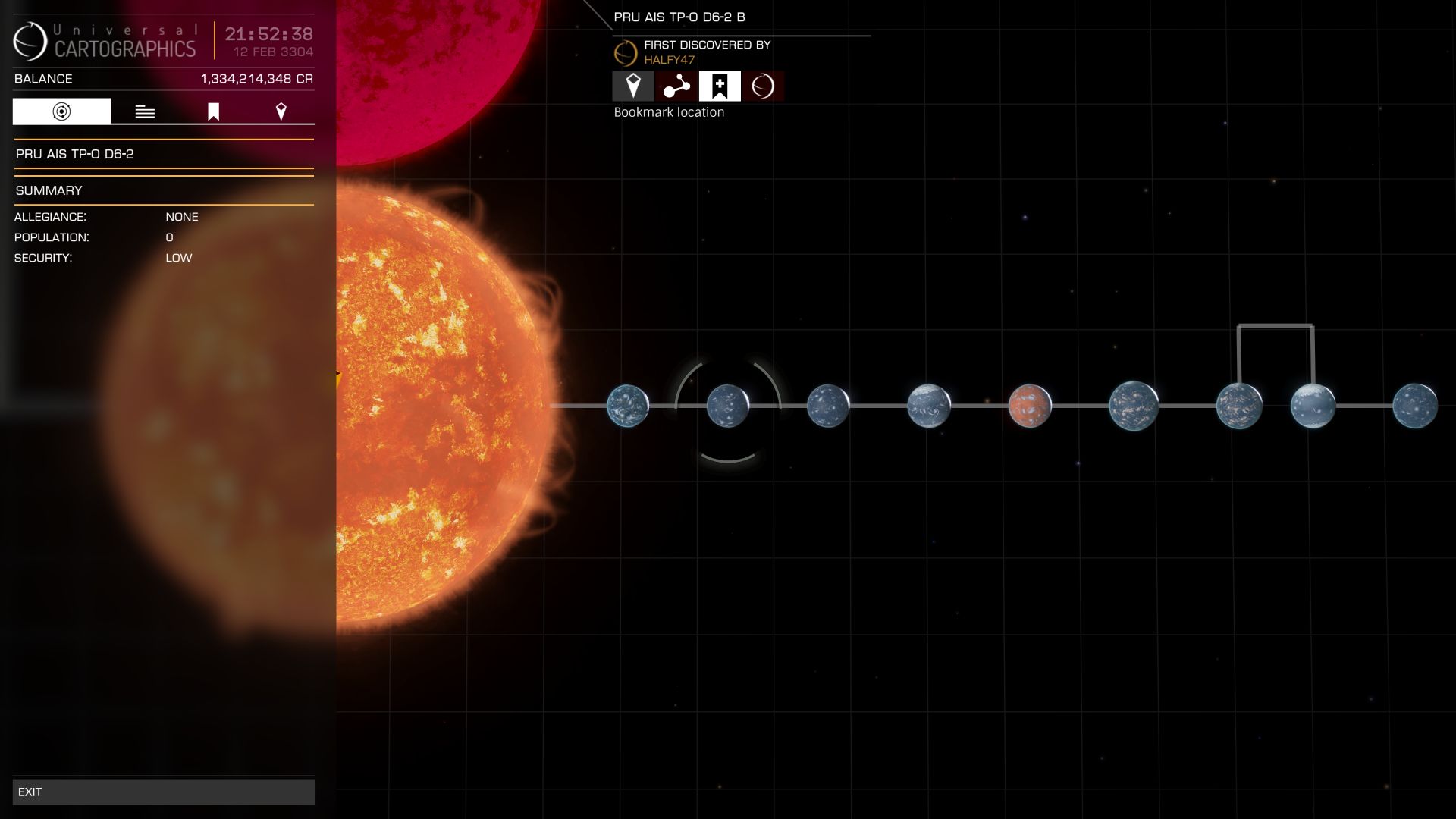Click the three connected nodes action icon
The image size is (1456, 819).
click(676, 86)
